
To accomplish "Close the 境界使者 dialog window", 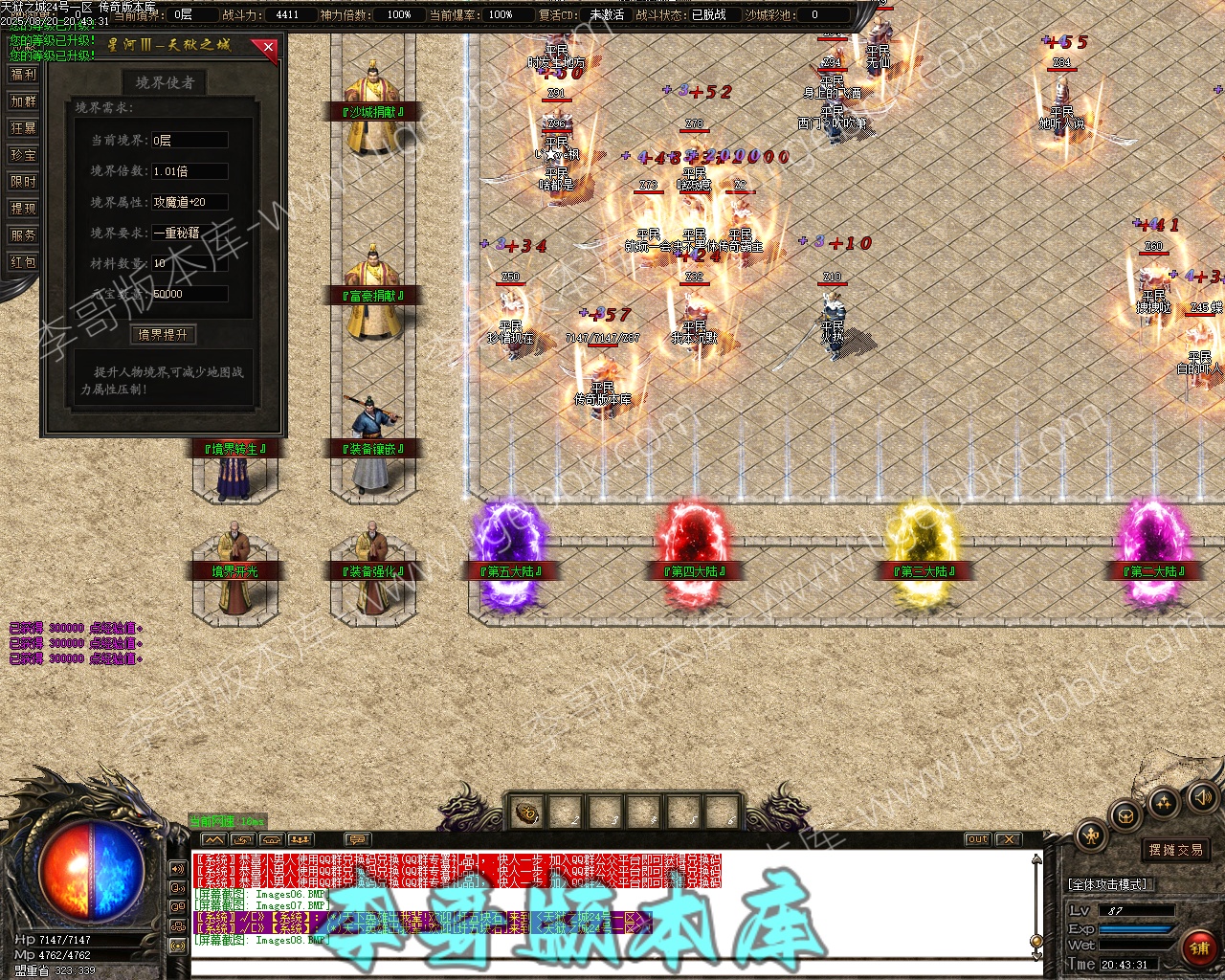I will 268,46.
